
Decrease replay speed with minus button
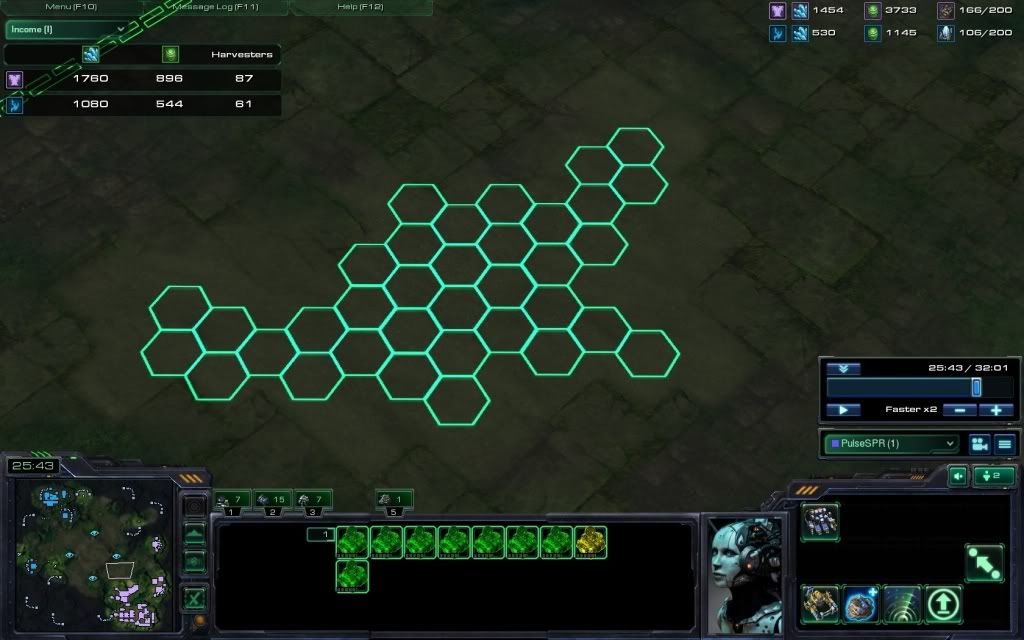click(x=960, y=410)
